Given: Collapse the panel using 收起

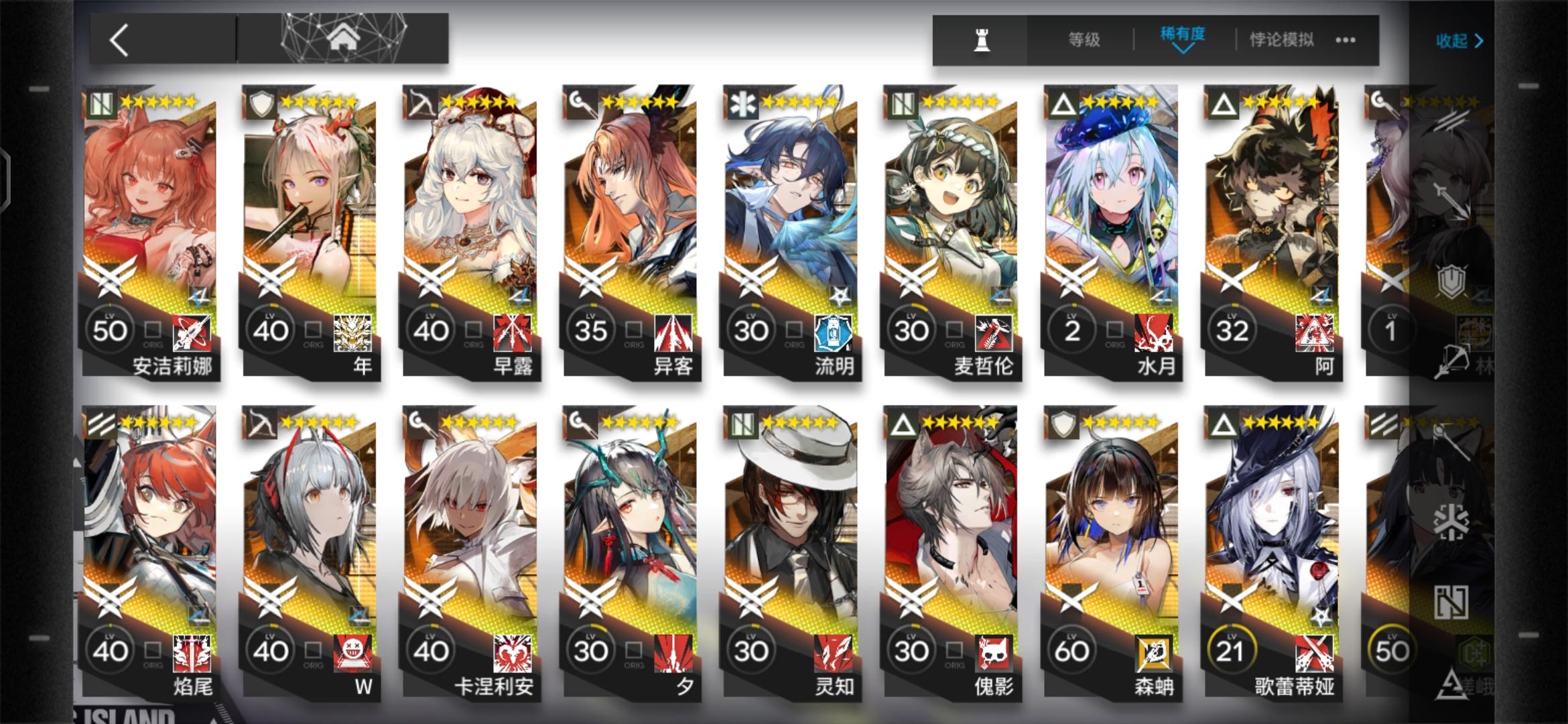Looking at the screenshot, I should (x=1459, y=40).
